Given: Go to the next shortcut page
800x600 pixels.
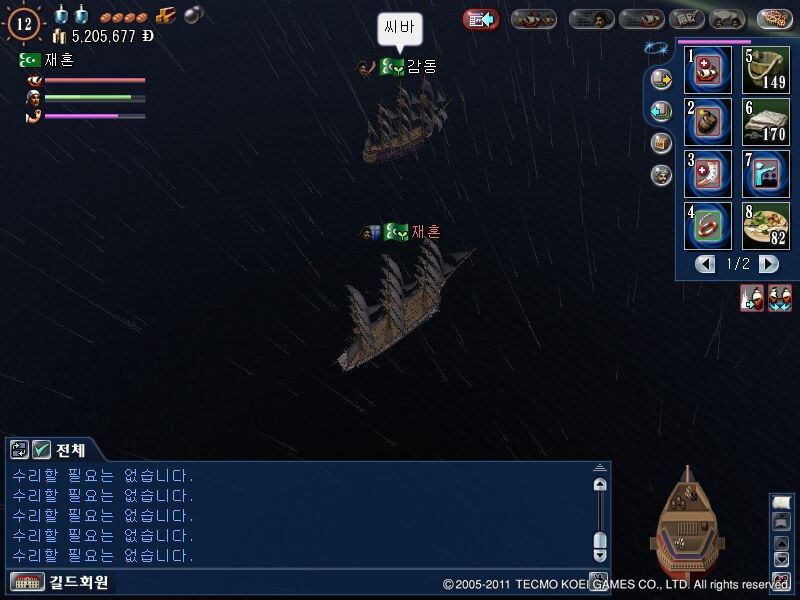Looking at the screenshot, I should pos(768,264).
